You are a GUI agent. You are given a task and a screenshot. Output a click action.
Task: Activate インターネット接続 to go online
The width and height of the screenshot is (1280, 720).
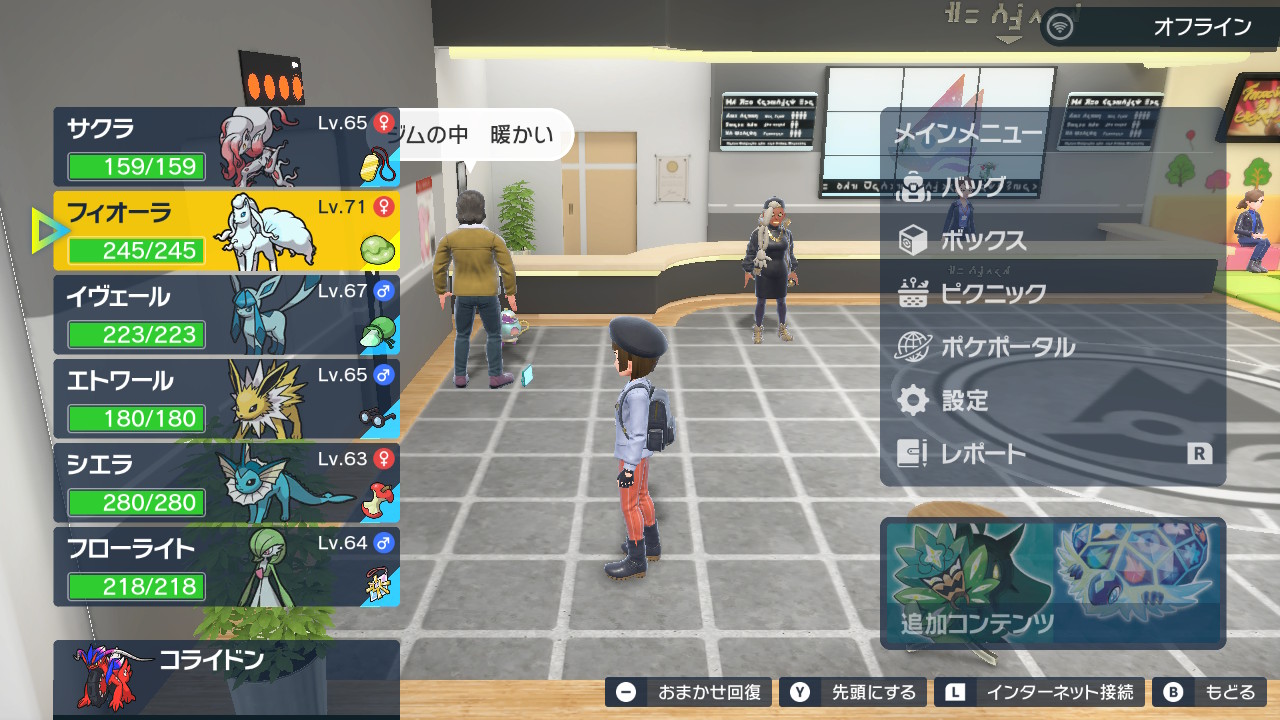(1040, 692)
